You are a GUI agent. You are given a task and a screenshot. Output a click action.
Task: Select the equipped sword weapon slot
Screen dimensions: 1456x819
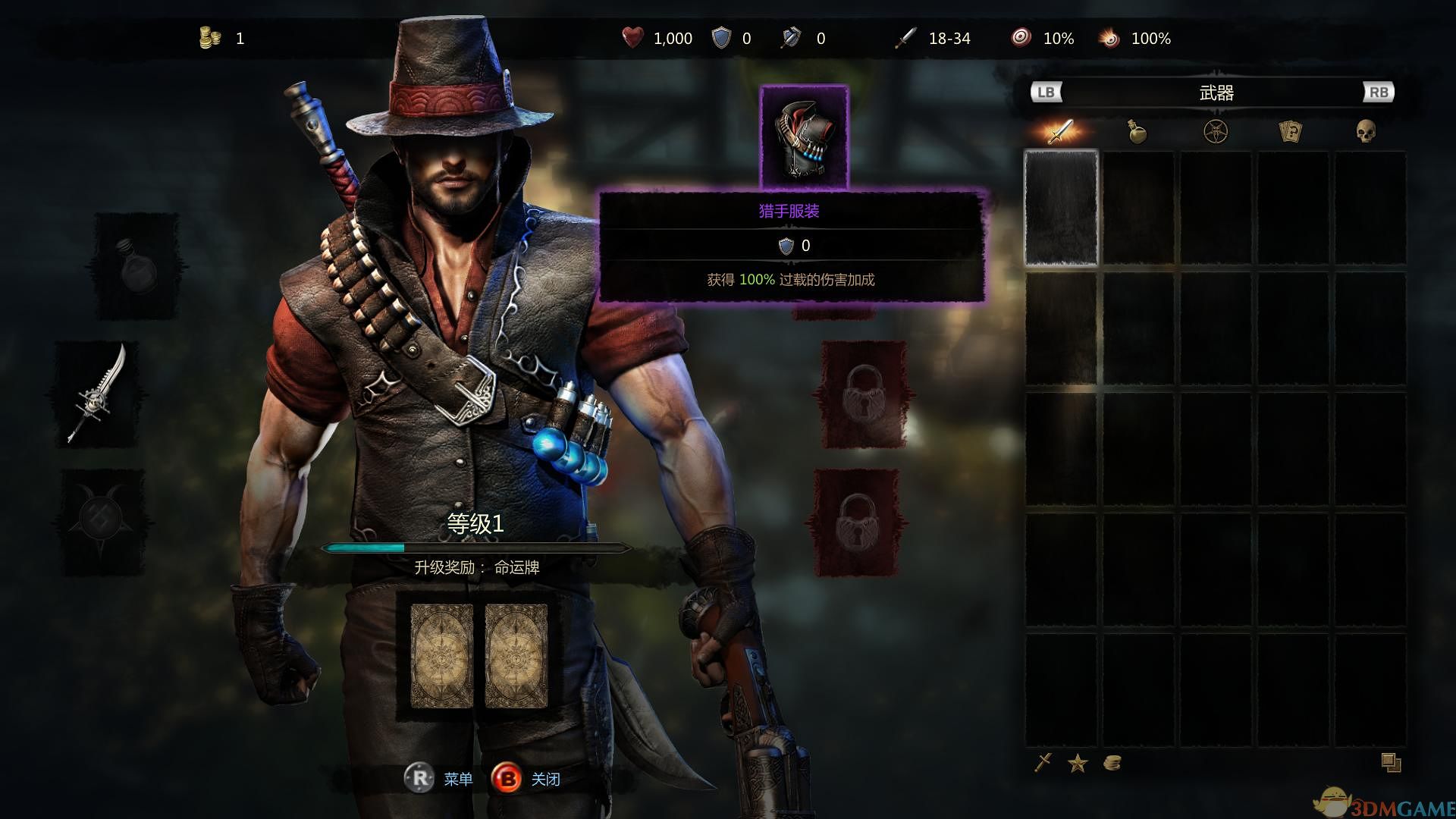[99, 394]
